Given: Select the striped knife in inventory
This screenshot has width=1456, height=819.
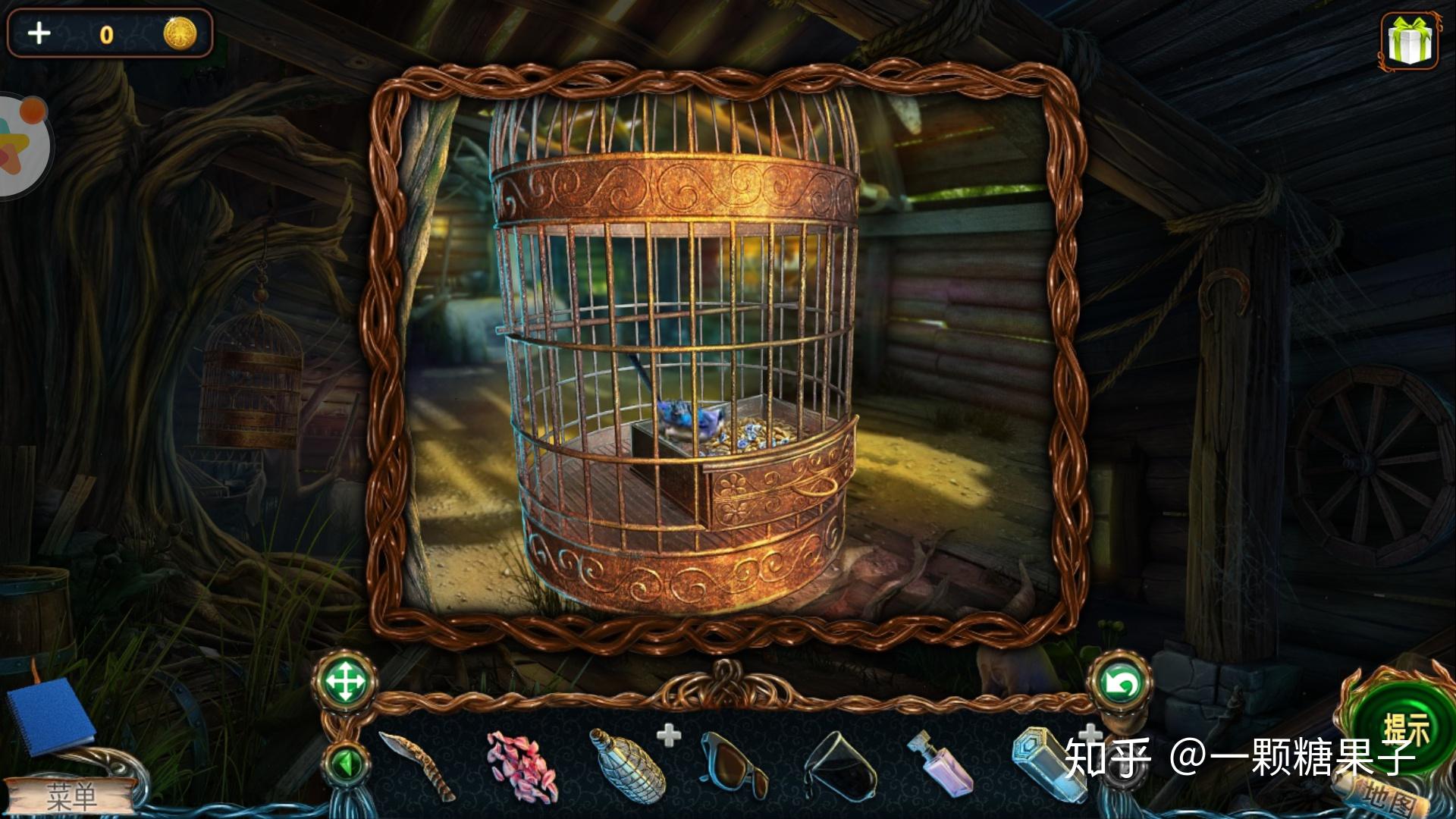Looking at the screenshot, I should (x=417, y=766).
